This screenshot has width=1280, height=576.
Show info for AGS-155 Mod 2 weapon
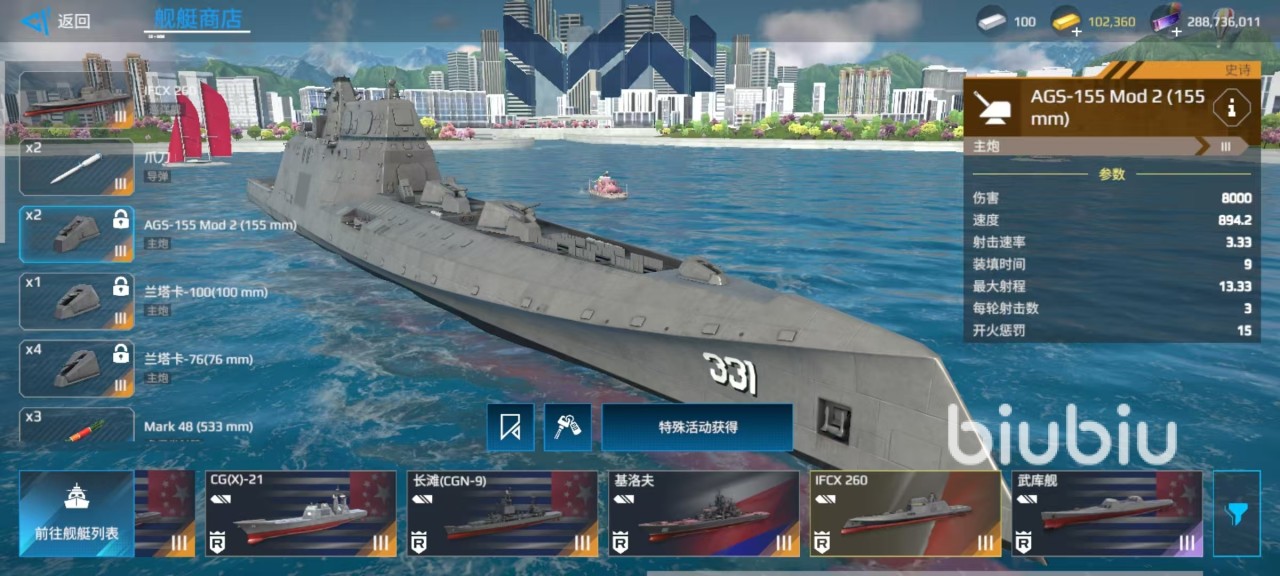(1230, 107)
